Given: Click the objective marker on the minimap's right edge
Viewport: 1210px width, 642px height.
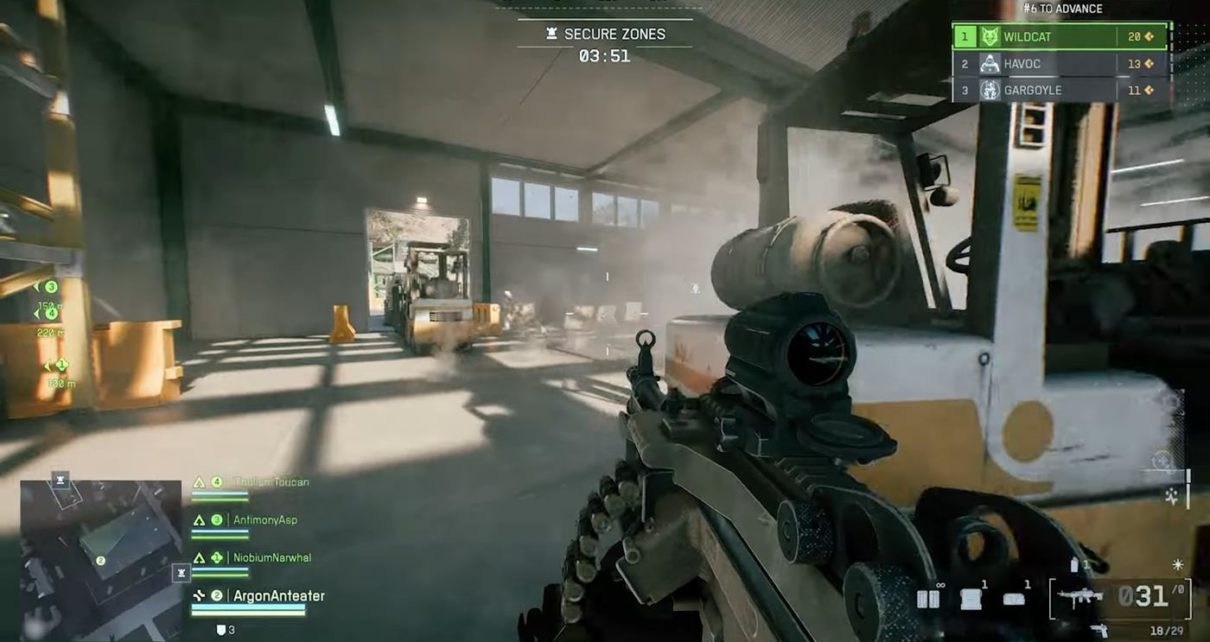Looking at the screenshot, I should coord(181,573).
